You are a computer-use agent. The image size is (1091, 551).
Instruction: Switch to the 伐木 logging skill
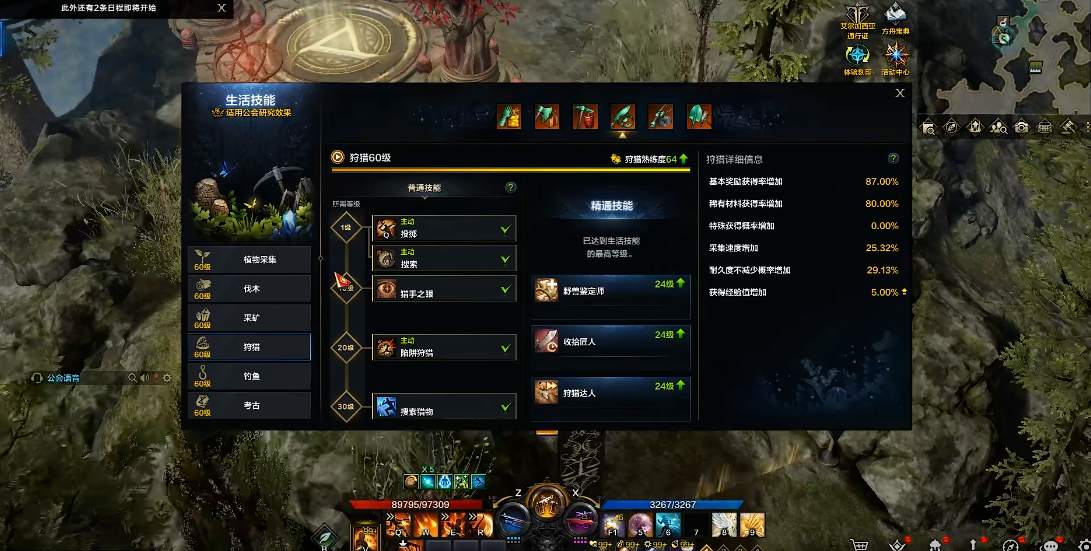pyautogui.click(x=249, y=289)
